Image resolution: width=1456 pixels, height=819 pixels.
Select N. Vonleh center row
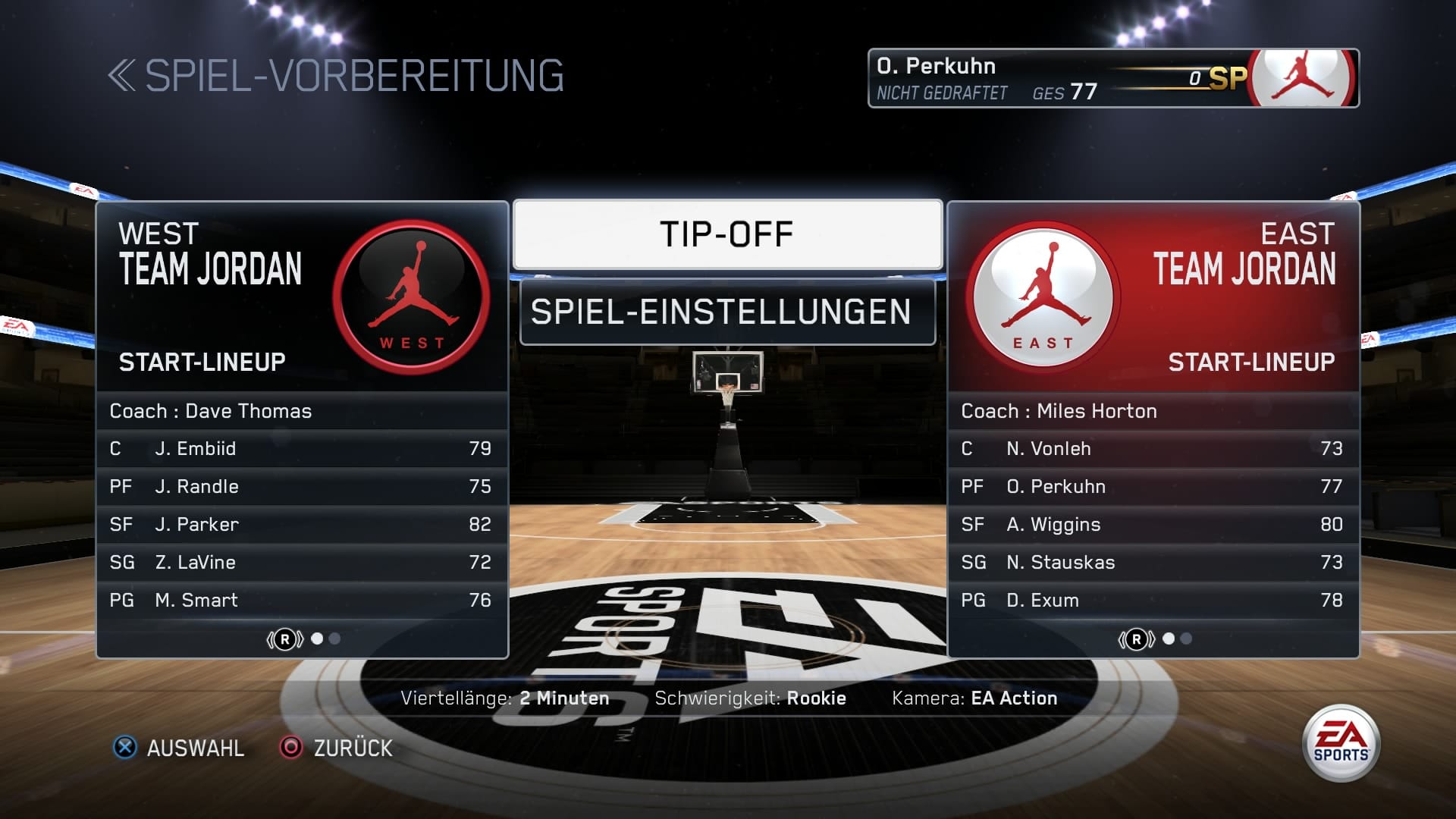[x=1153, y=449]
